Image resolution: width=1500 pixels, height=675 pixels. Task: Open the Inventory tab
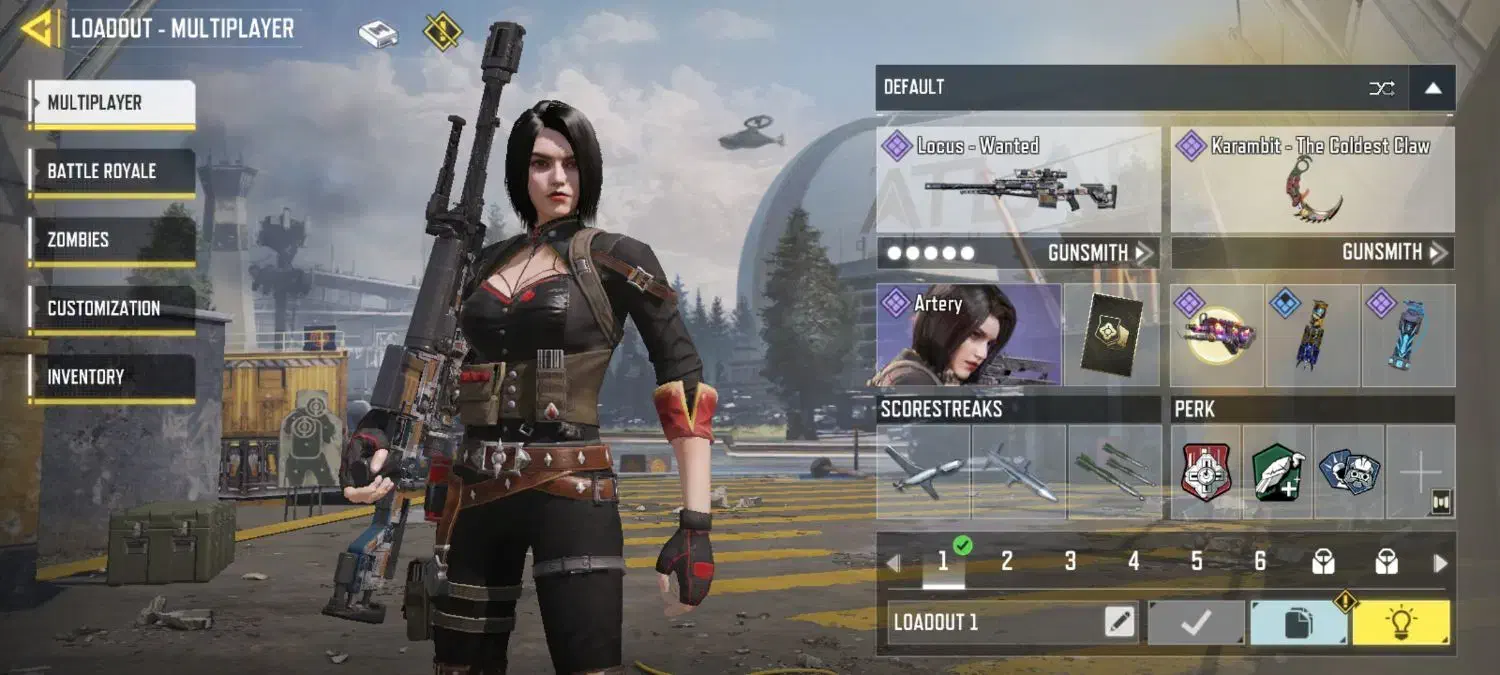pos(112,377)
